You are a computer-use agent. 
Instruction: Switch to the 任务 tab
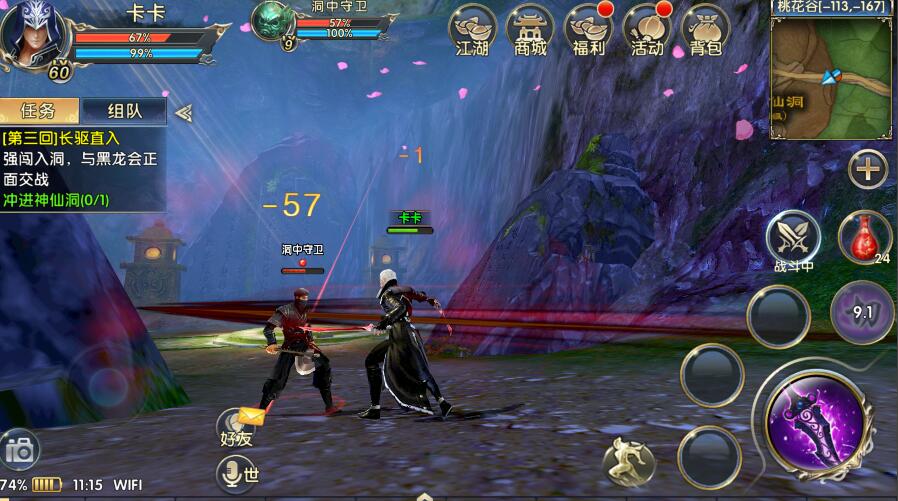coord(40,111)
